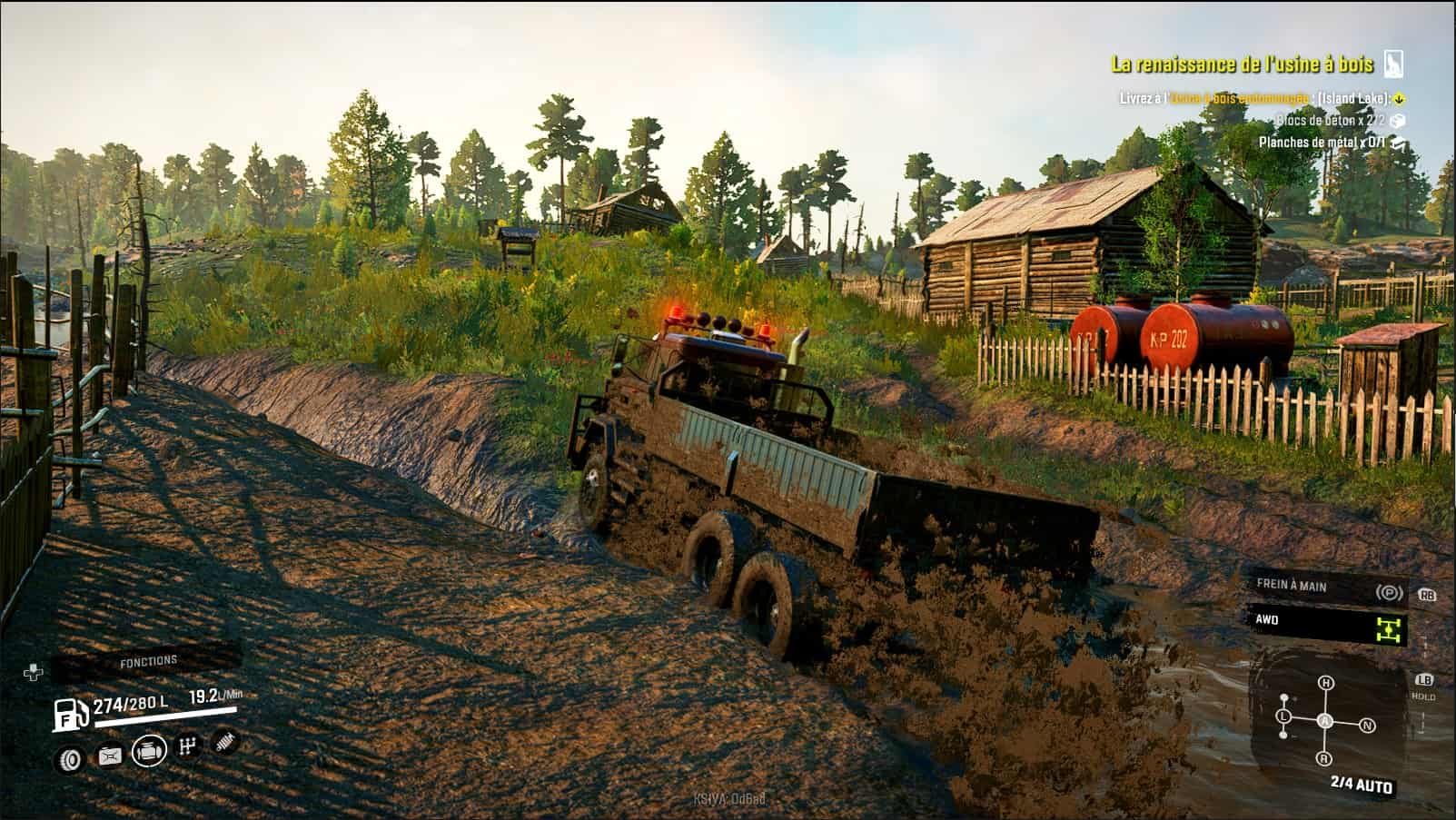Select the tire damage icon
The width and height of the screenshot is (1456, 820).
[x=70, y=759]
